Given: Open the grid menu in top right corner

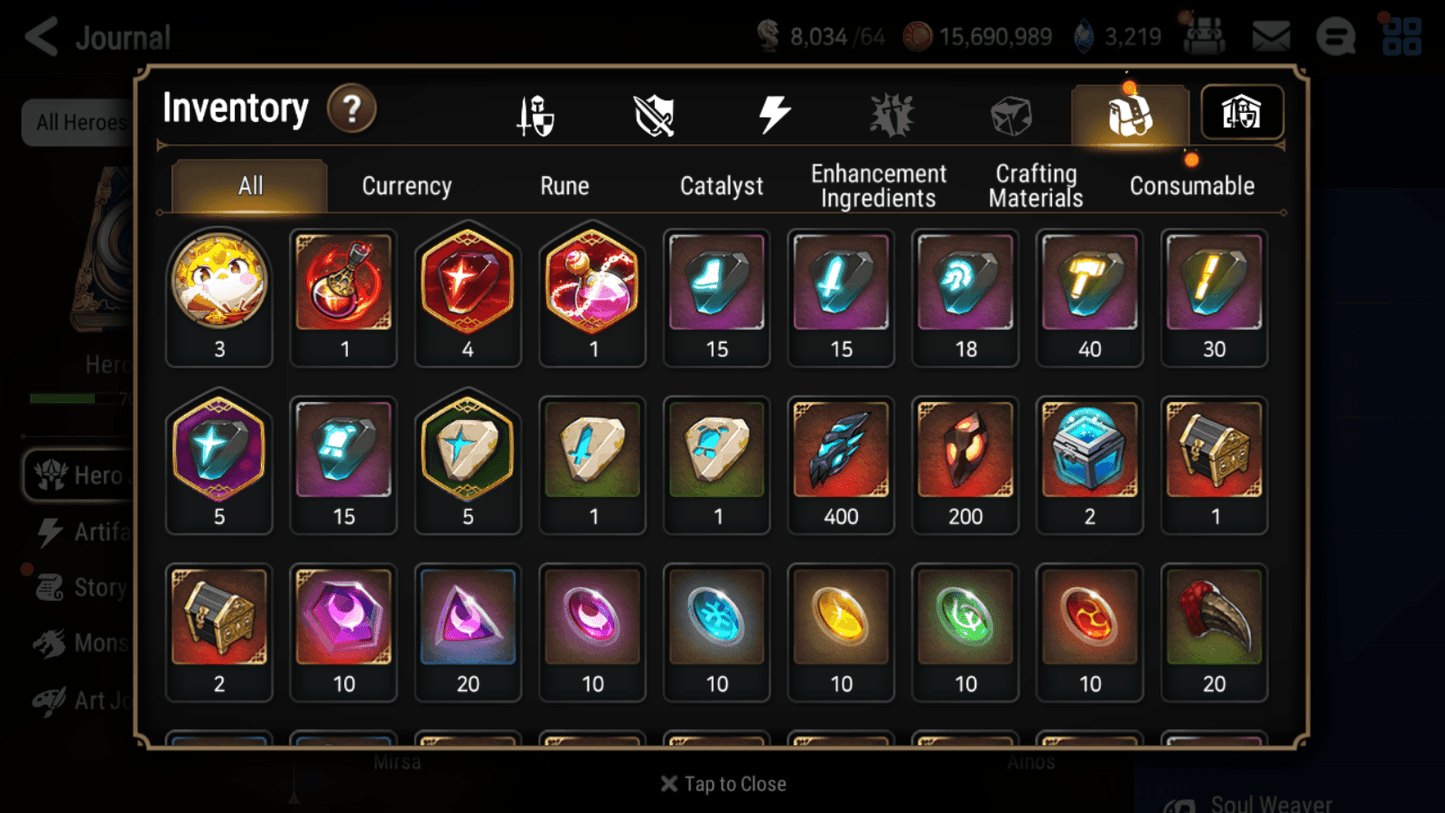Looking at the screenshot, I should click(x=1402, y=35).
